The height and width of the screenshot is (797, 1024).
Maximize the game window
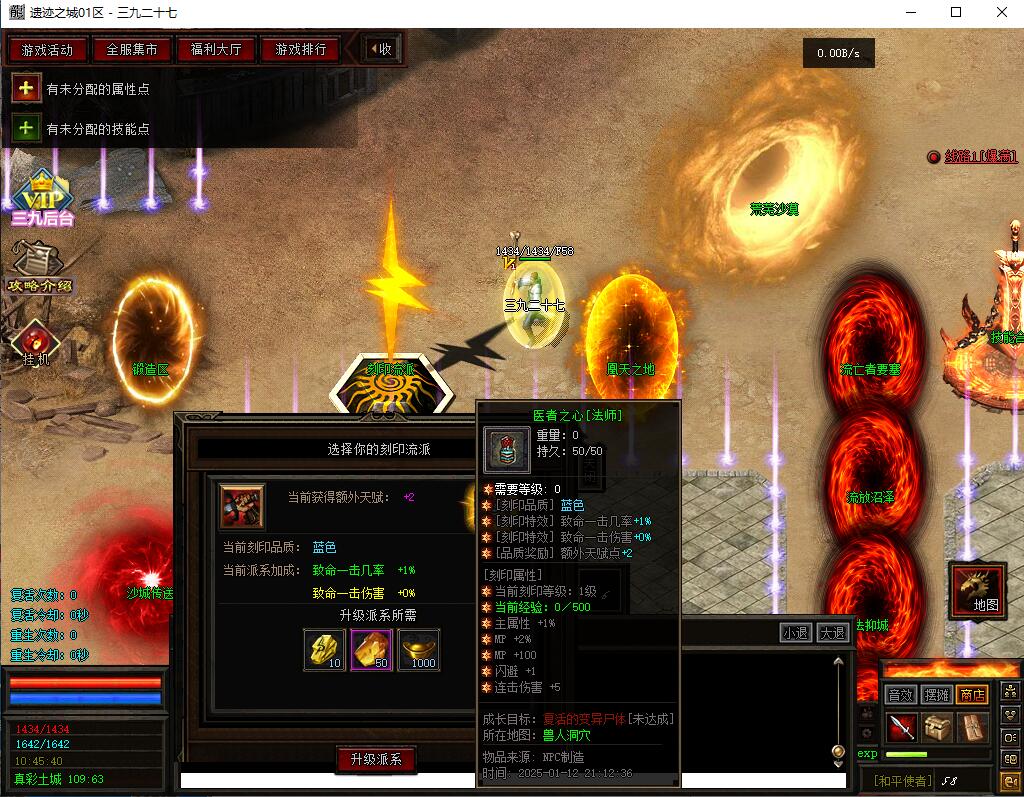956,12
